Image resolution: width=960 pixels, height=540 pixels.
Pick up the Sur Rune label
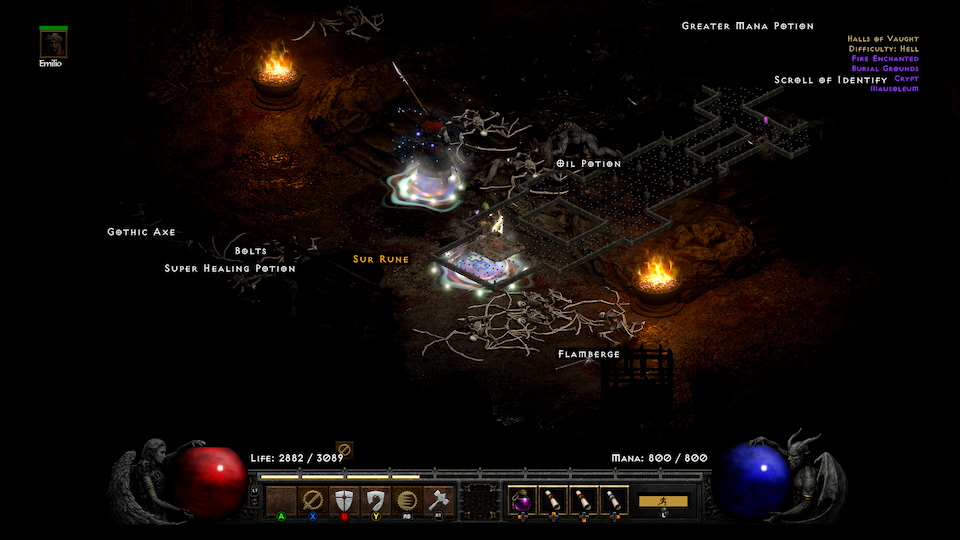(381, 259)
